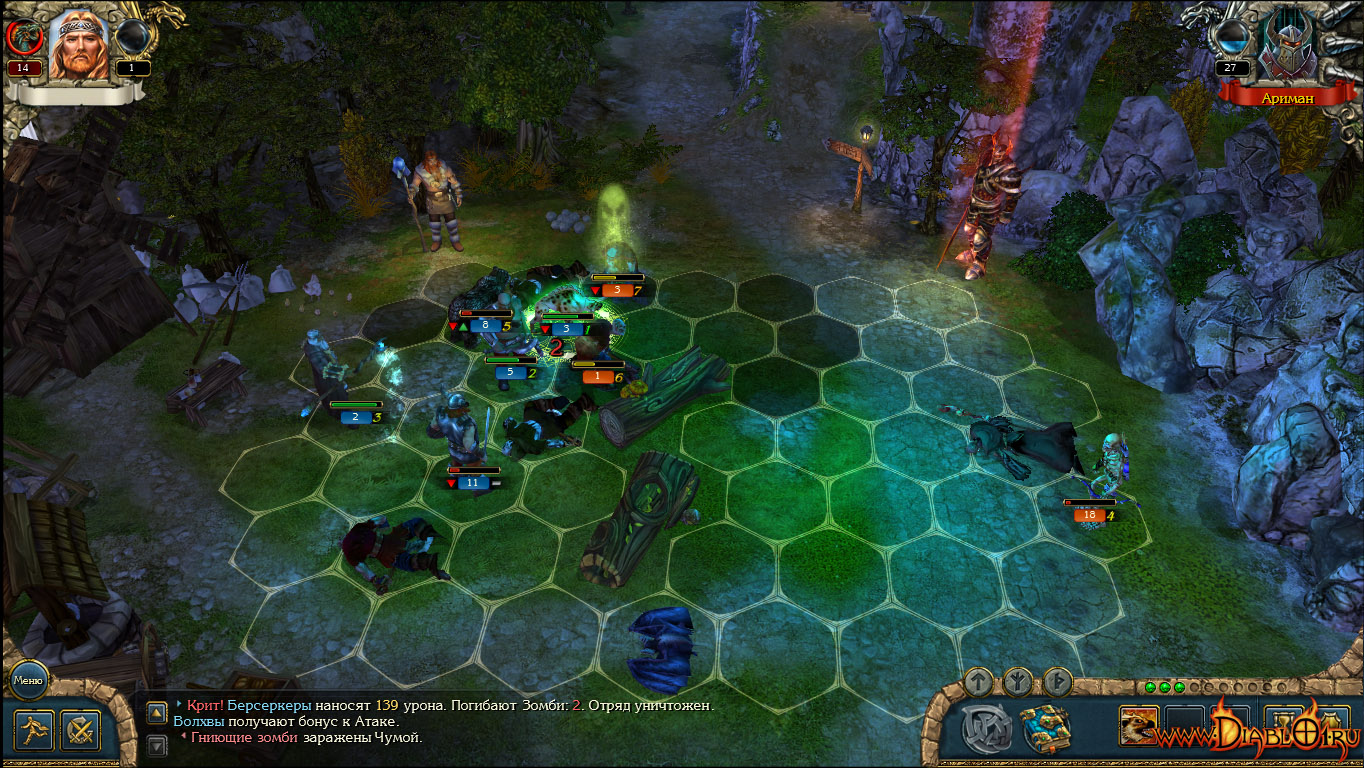Open the Меню button

[26, 681]
